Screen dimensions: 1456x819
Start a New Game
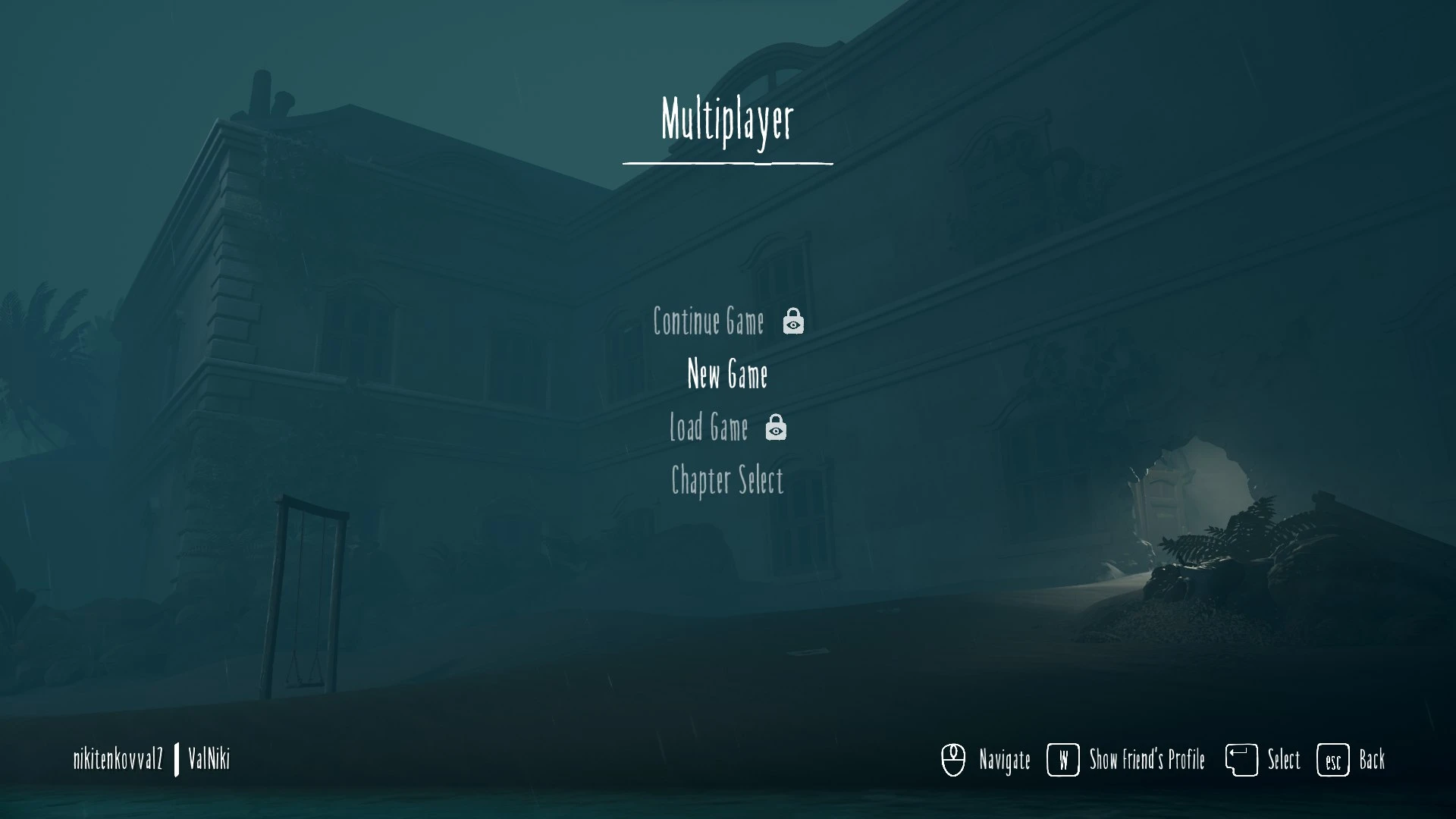coord(727,374)
